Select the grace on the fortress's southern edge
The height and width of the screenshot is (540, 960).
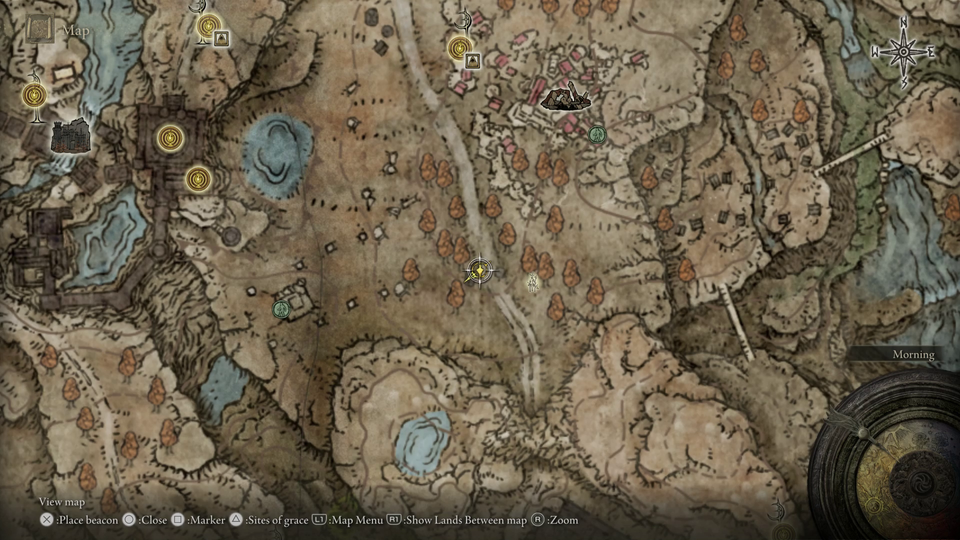point(199,179)
